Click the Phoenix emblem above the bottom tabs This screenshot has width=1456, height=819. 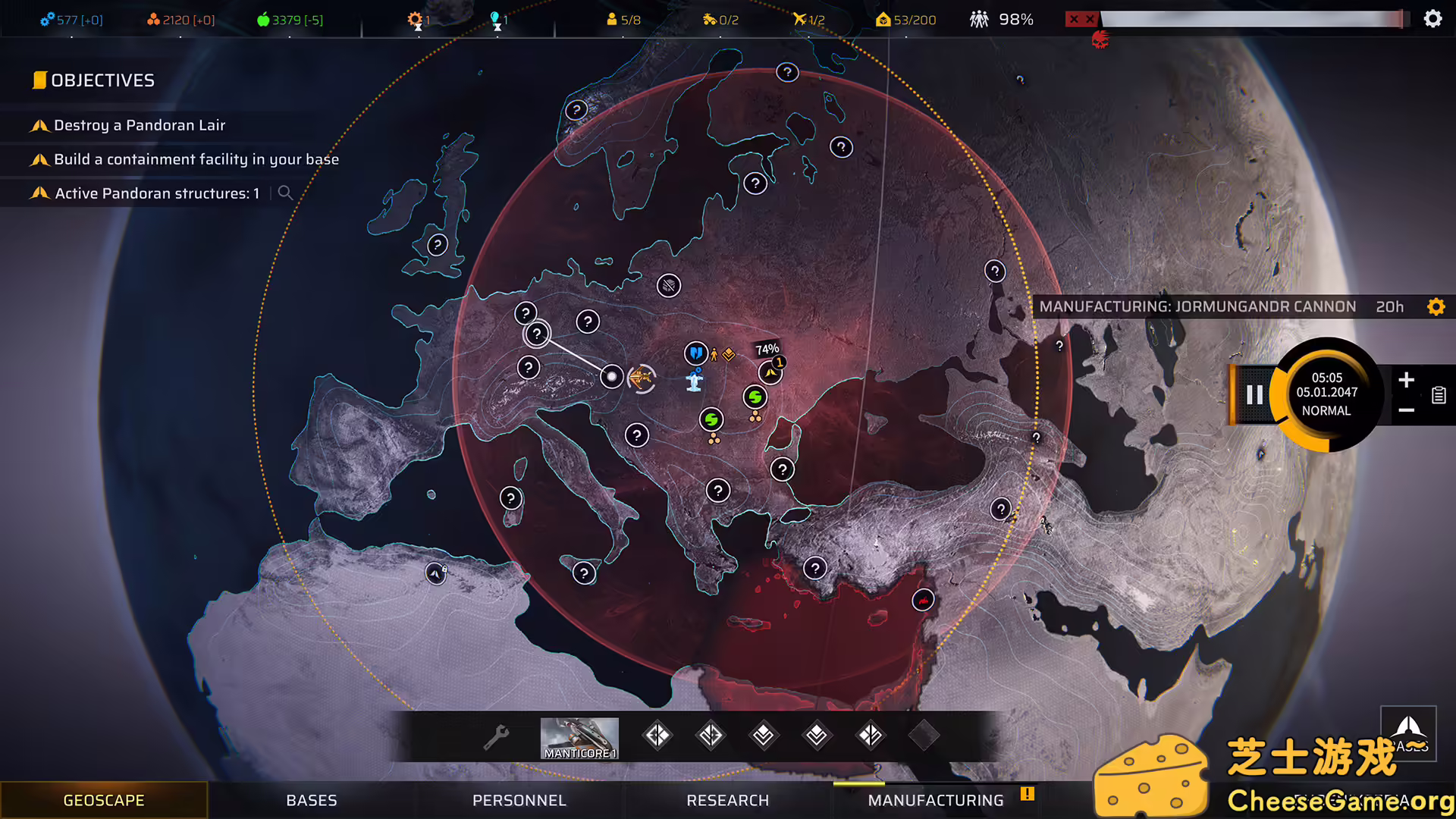[1407, 732]
